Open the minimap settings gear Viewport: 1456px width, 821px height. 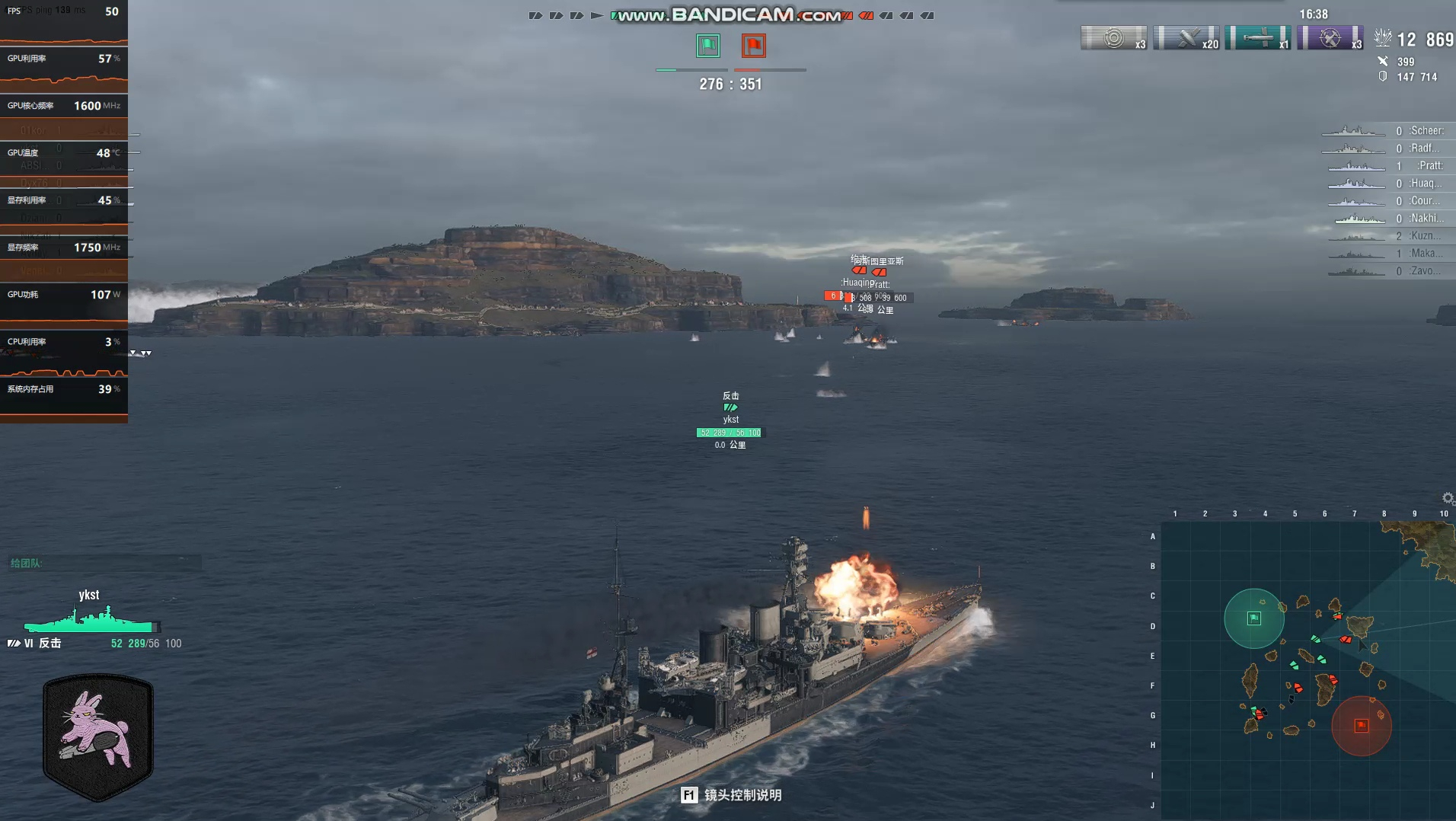click(x=1448, y=498)
